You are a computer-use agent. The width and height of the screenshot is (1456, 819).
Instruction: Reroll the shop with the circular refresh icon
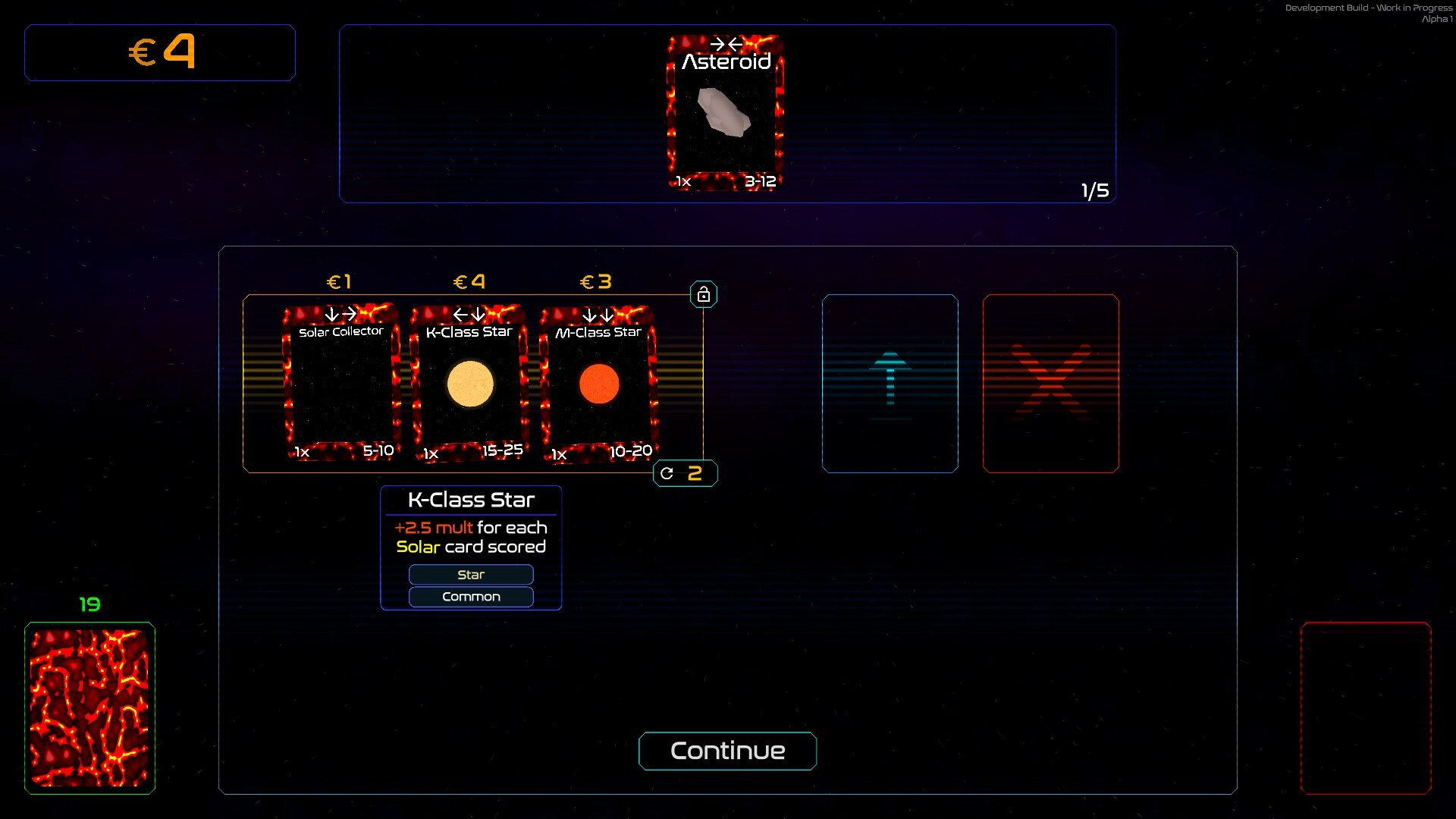(x=667, y=472)
